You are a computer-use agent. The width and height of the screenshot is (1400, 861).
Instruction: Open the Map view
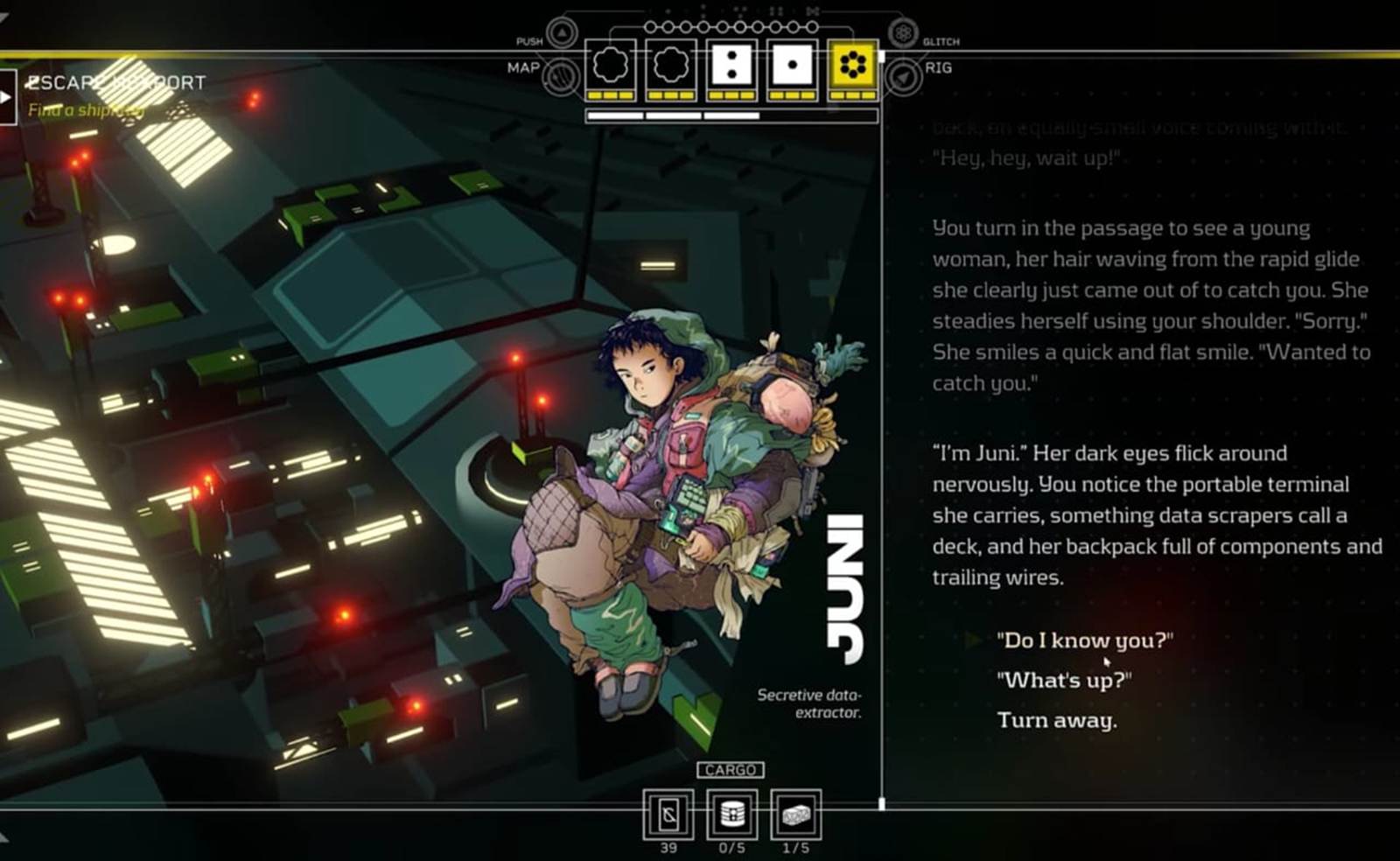(x=560, y=77)
